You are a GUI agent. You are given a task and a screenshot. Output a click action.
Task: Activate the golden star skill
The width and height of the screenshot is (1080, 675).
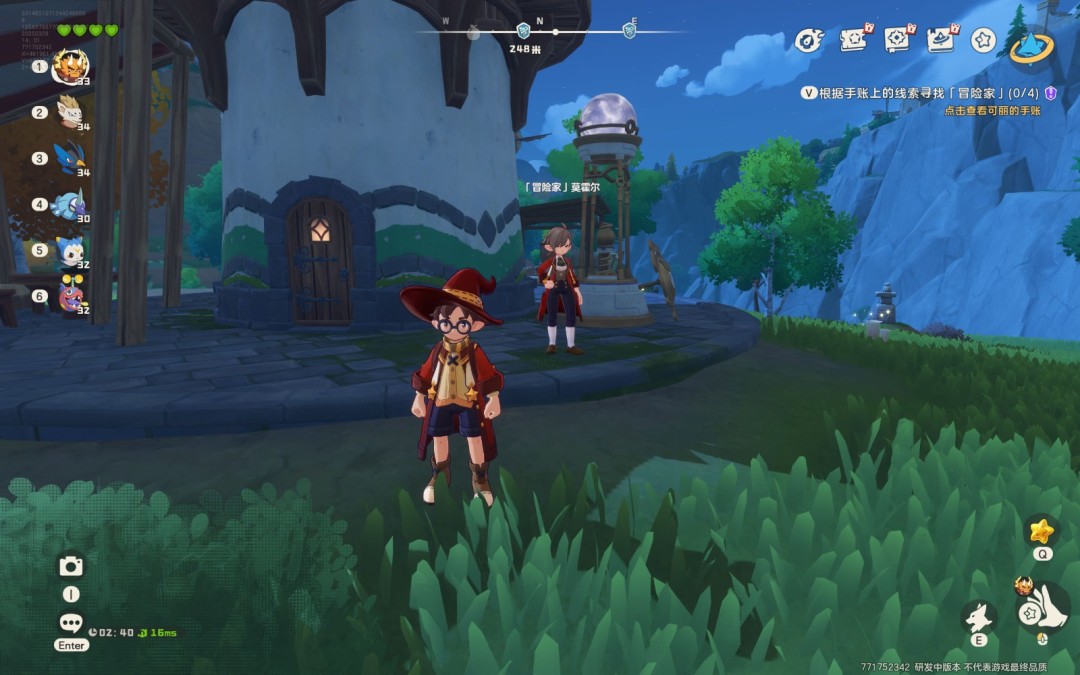point(1042,530)
